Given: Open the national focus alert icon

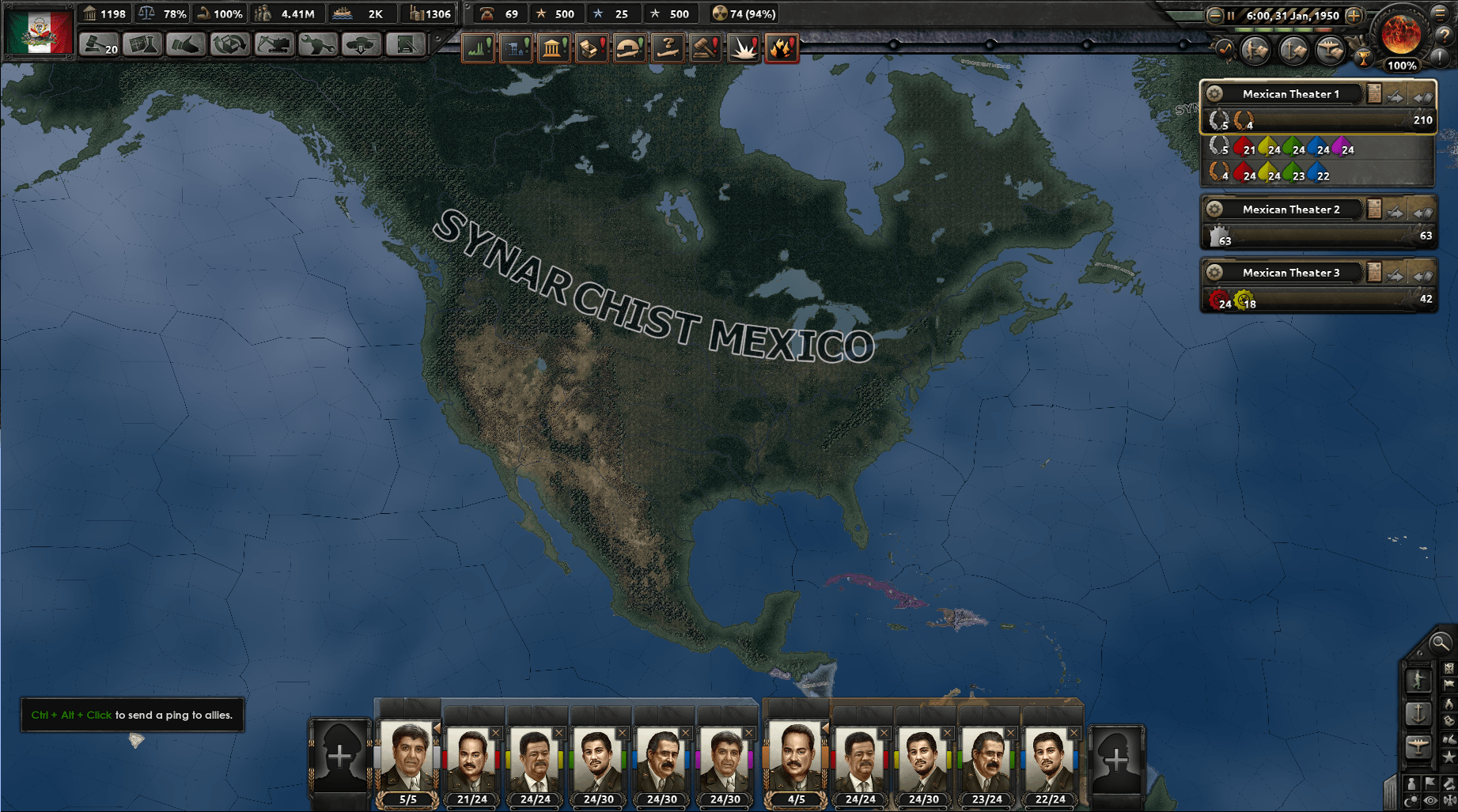Looking at the screenshot, I should [x=554, y=47].
